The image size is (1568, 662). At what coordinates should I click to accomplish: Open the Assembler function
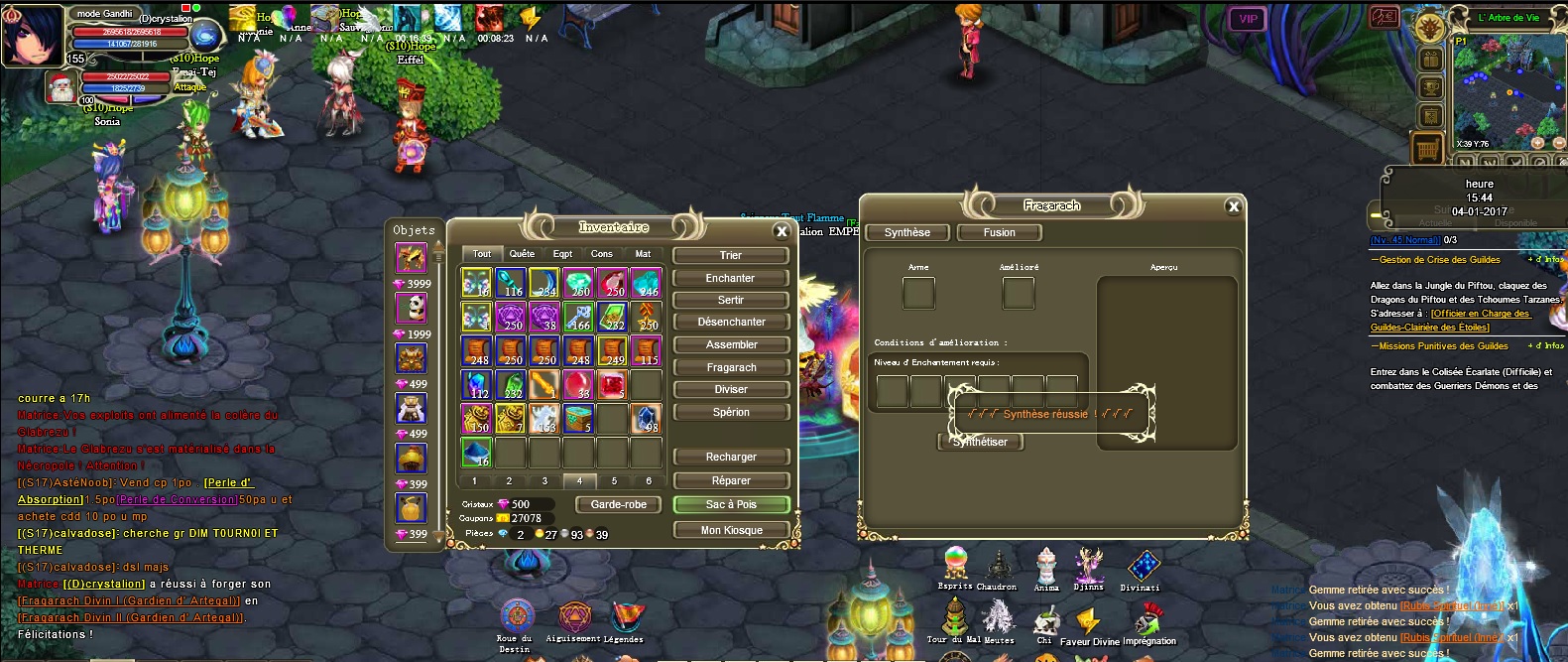pyautogui.click(x=731, y=345)
